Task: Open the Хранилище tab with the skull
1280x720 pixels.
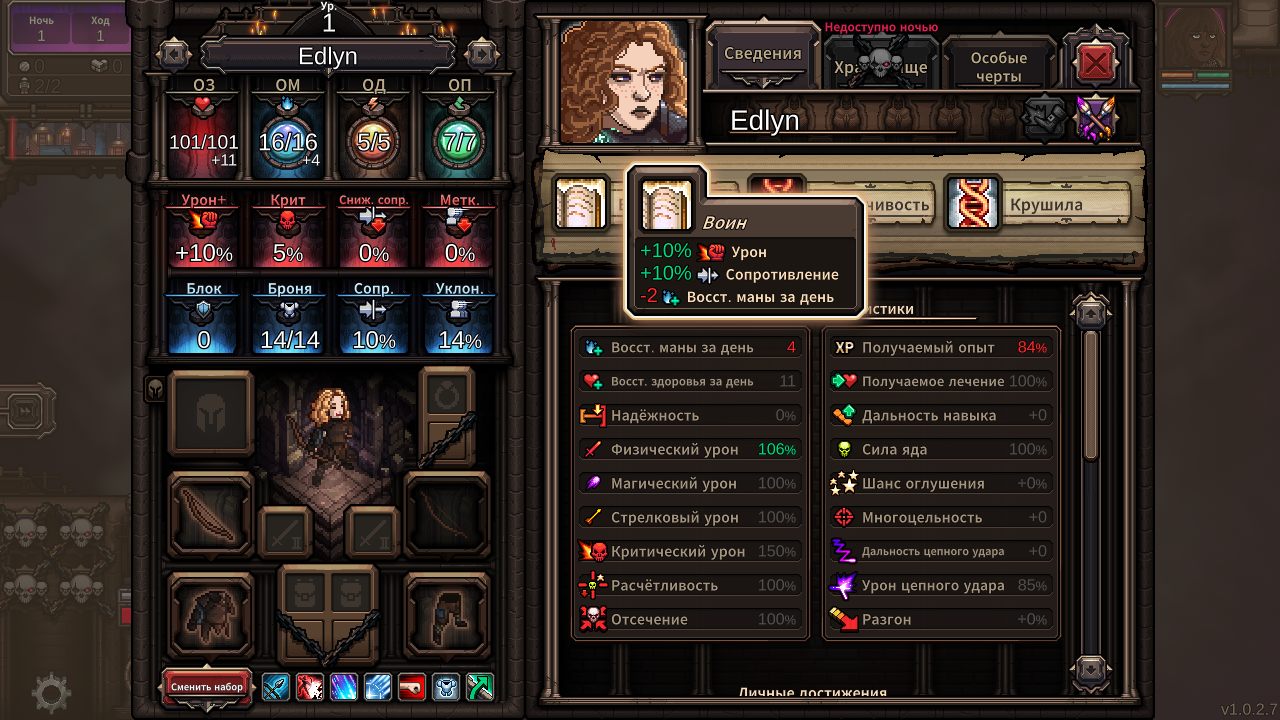Action: tap(880, 67)
